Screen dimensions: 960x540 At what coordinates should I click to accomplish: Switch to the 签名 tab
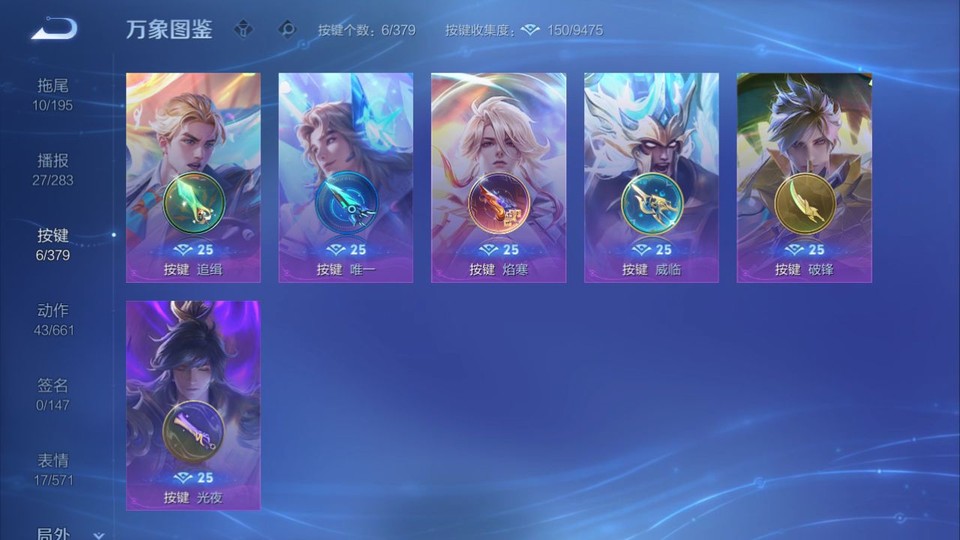pyautogui.click(x=53, y=394)
